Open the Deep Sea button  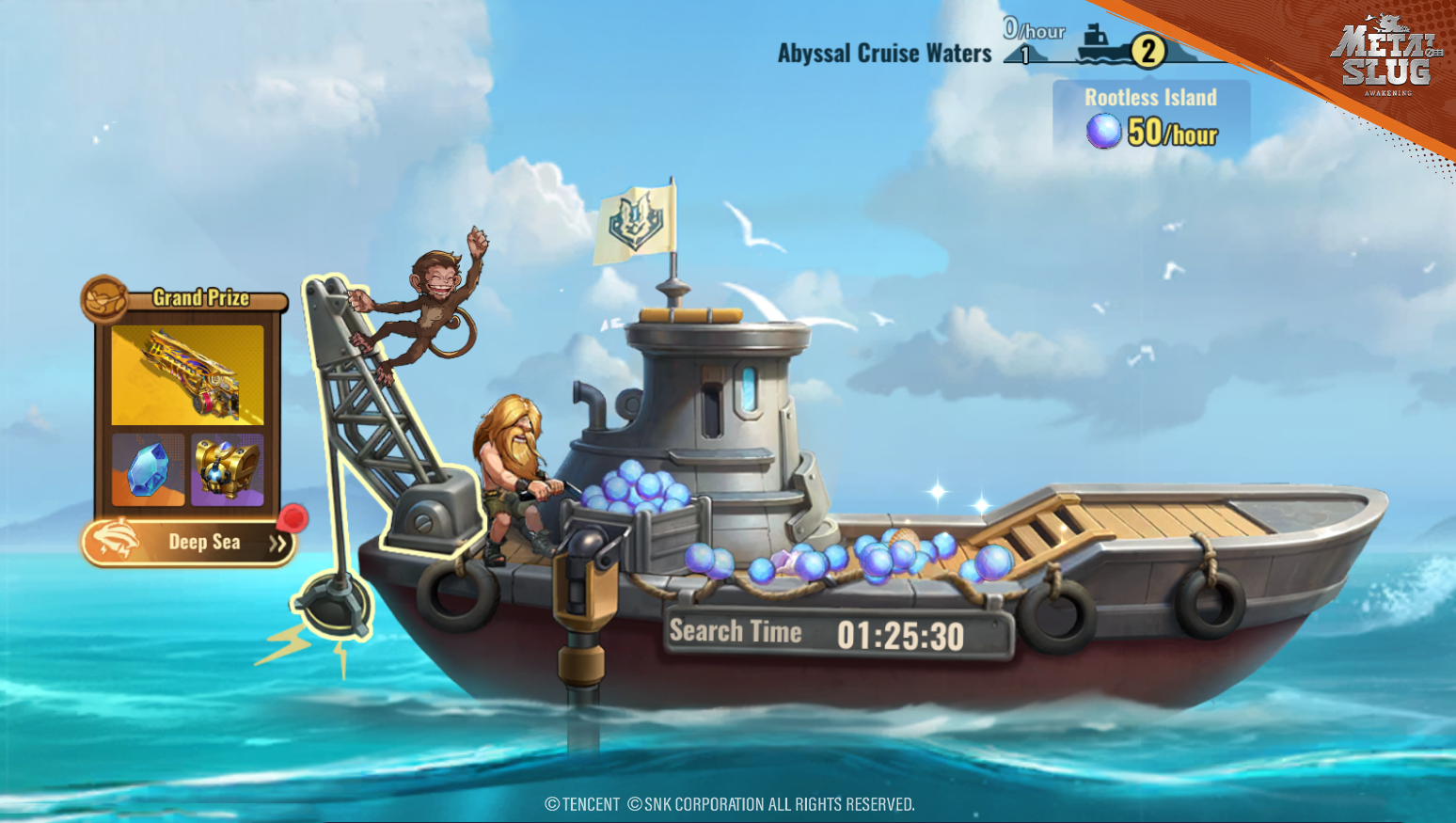click(x=189, y=543)
